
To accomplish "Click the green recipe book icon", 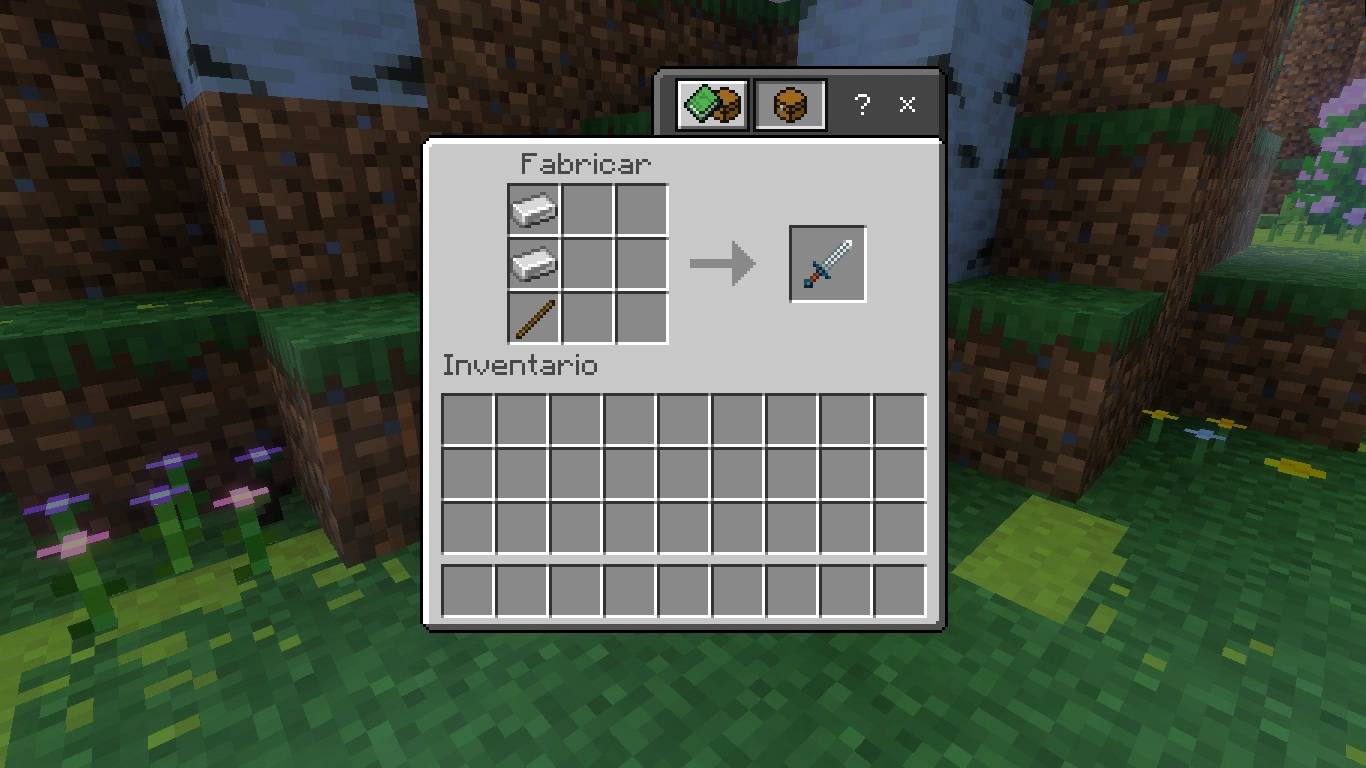I will 710,103.
